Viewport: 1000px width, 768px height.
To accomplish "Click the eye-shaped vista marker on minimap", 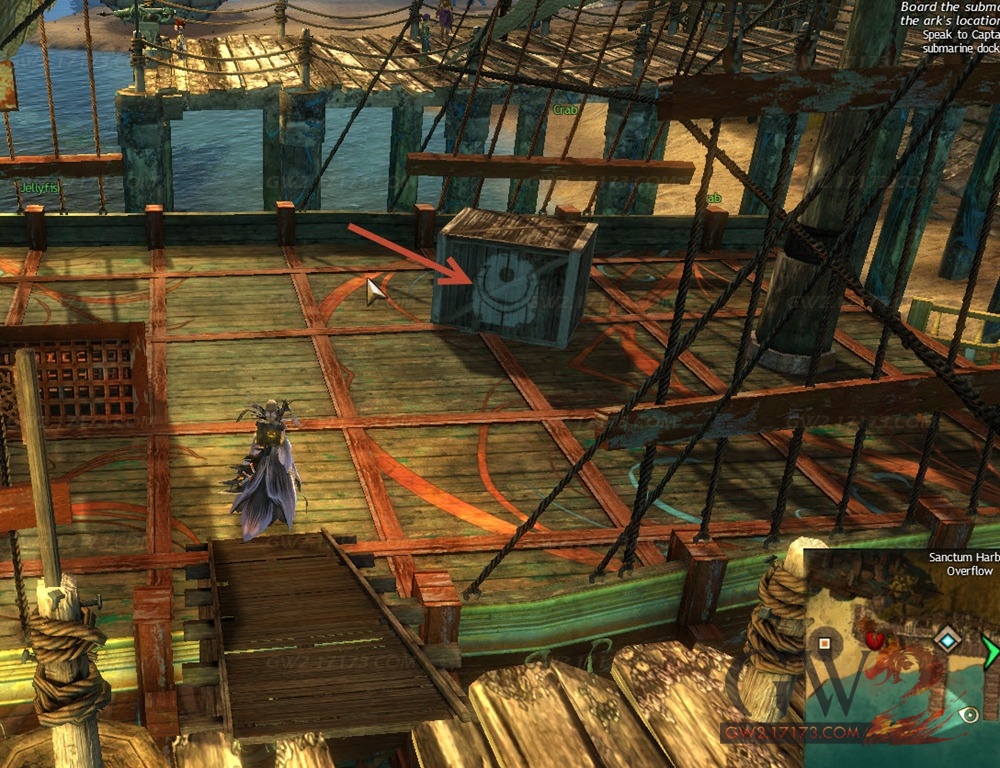I will [968, 716].
